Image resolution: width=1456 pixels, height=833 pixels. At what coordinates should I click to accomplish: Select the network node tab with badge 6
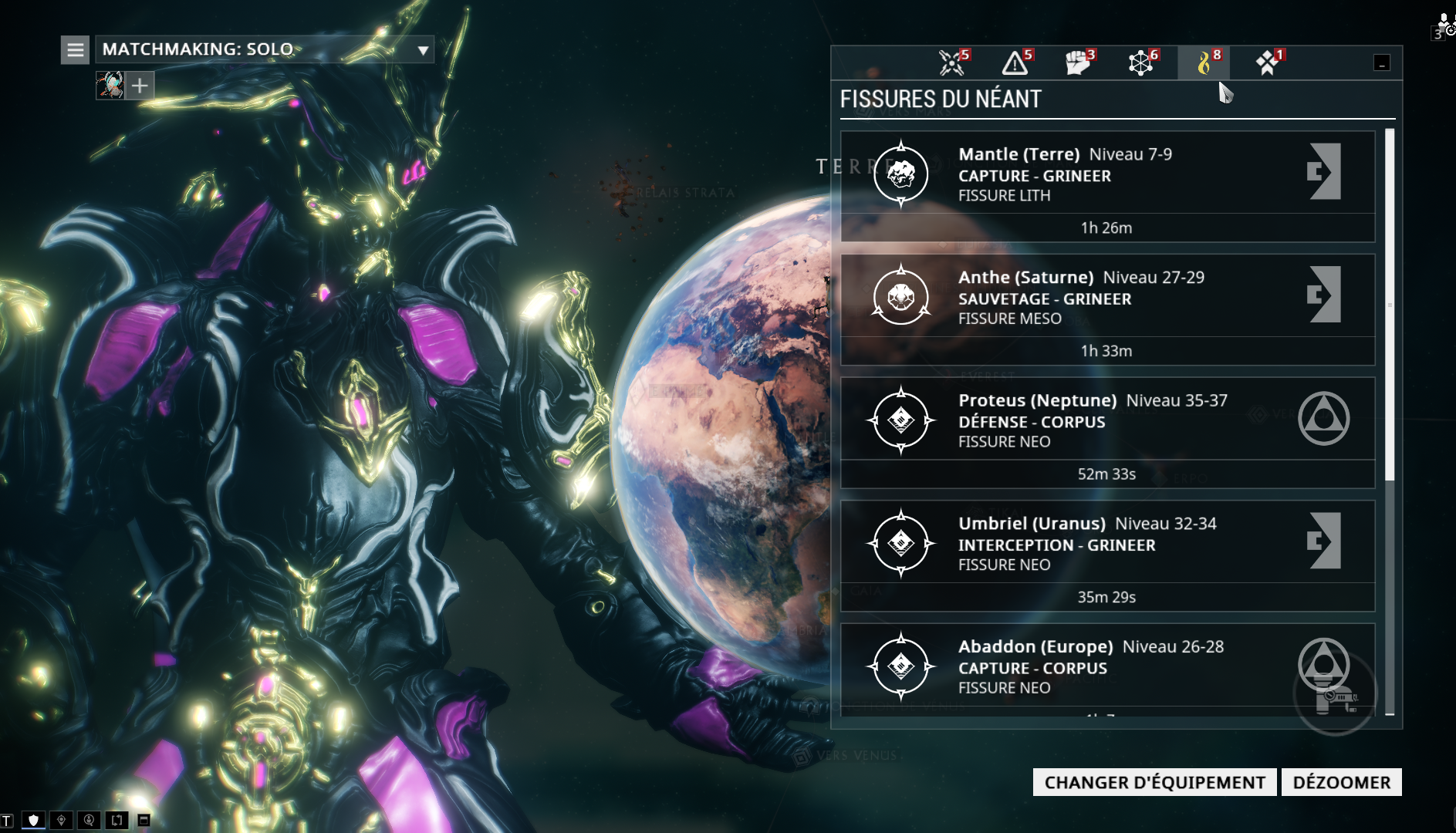1141,62
